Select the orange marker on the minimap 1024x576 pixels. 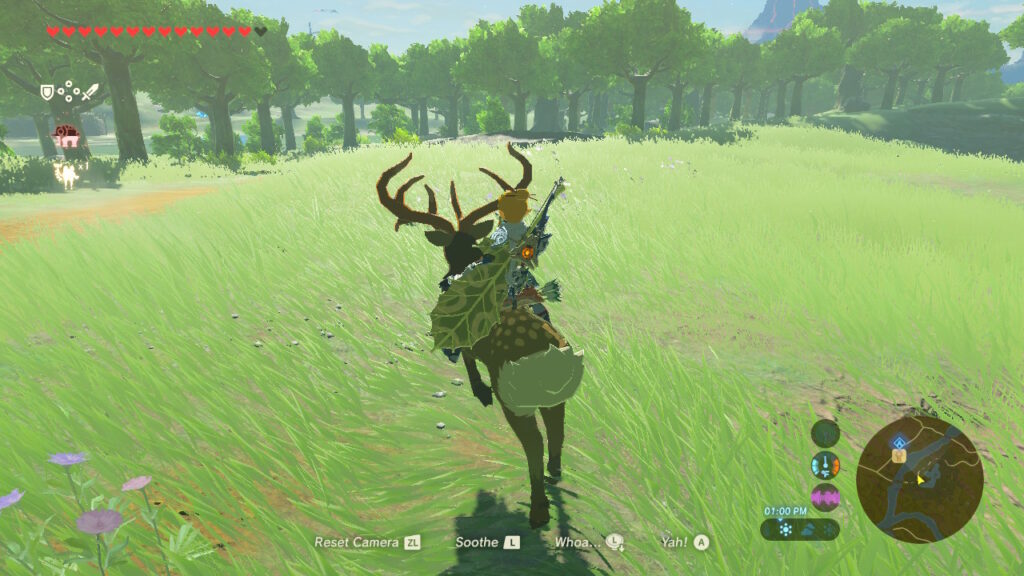[899, 456]
